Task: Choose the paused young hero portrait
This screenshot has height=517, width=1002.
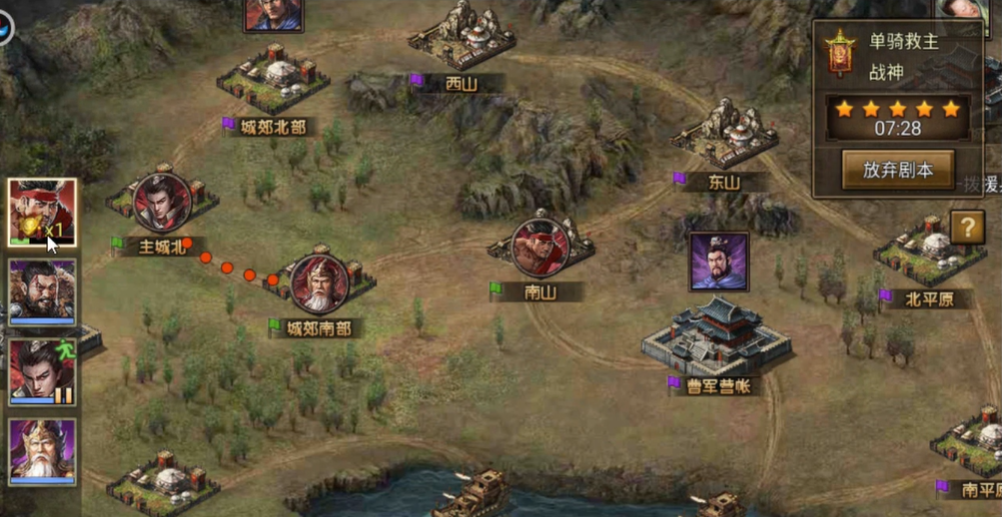Action: 42,371
